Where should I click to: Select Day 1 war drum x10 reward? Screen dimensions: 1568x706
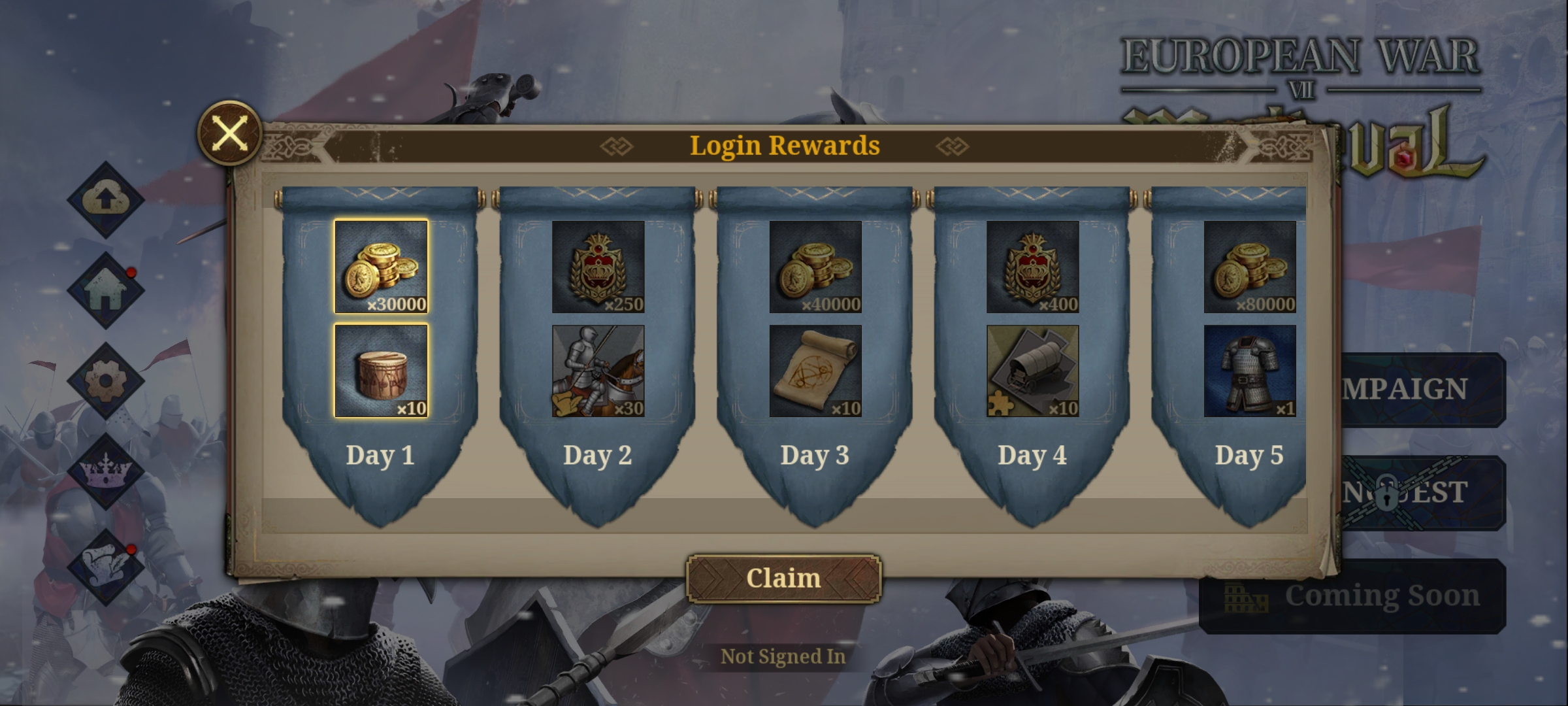pyautogui.click(x=381, y=371)
